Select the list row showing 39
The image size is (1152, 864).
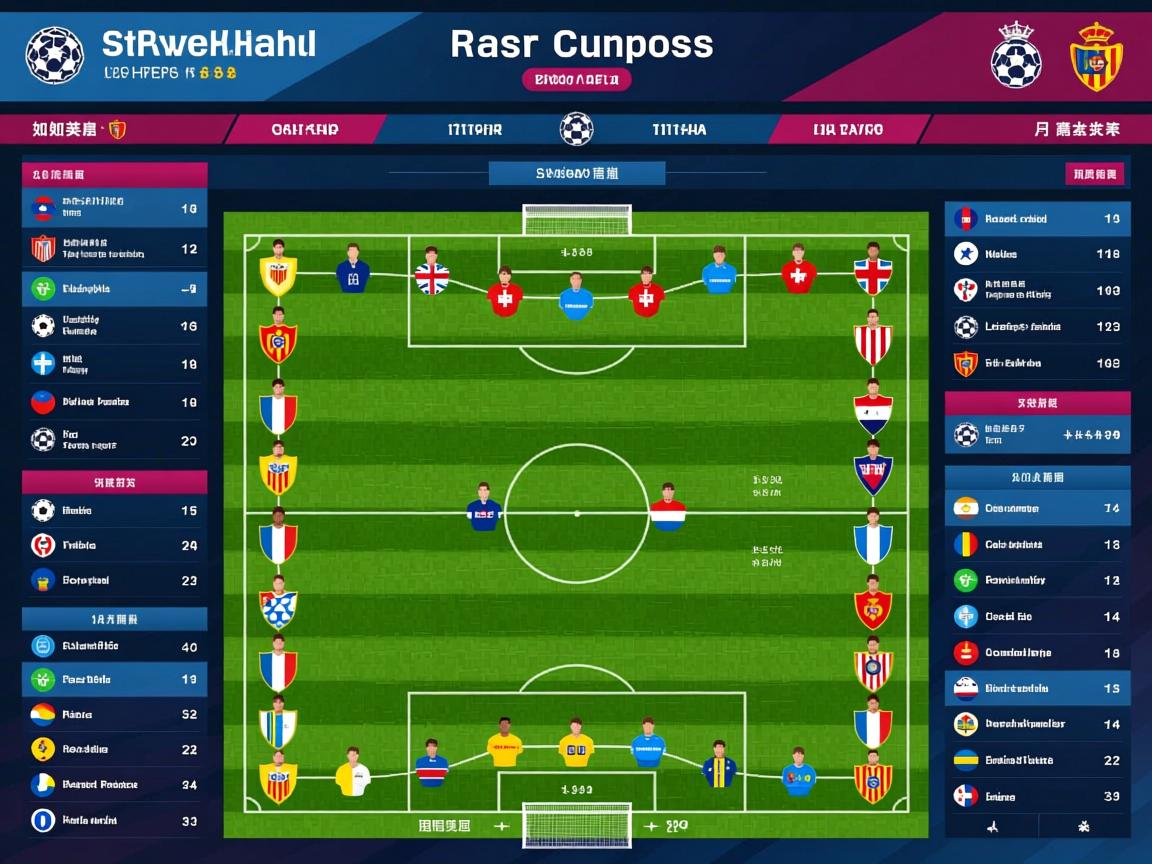click(1037, 796)
